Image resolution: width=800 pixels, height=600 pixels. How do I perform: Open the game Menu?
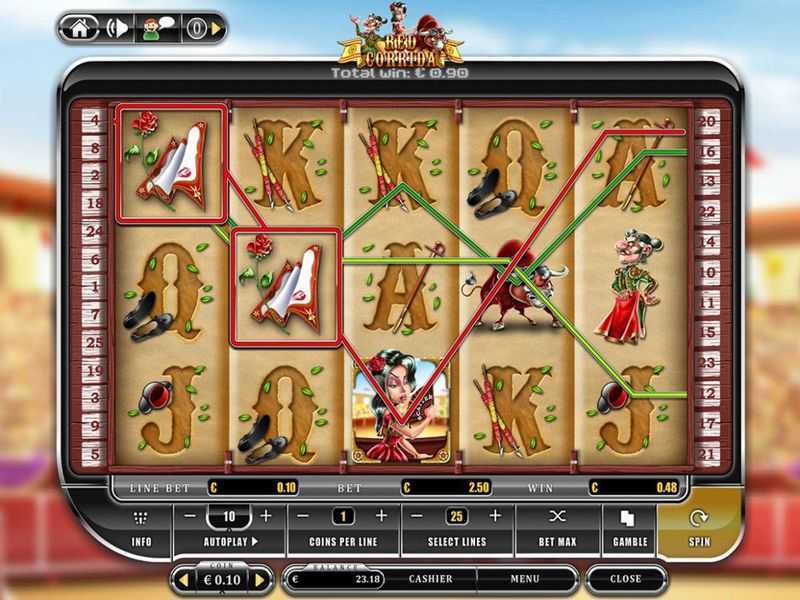pos(525,578)
